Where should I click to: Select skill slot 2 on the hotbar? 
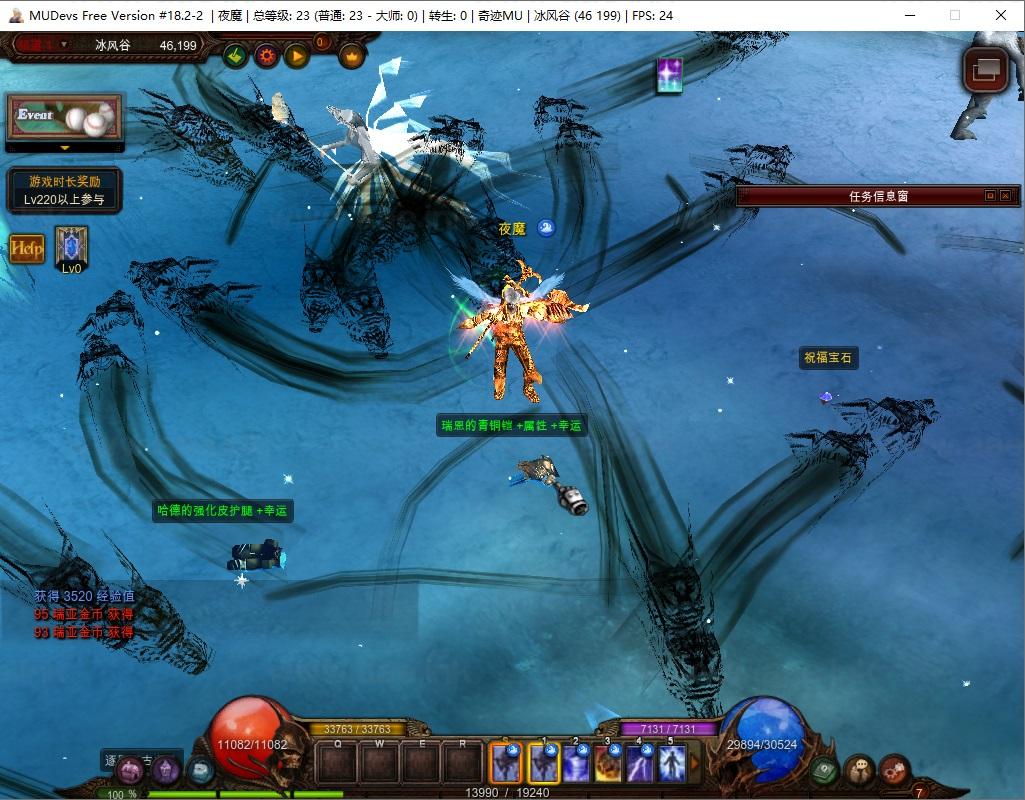coord(576,763)
